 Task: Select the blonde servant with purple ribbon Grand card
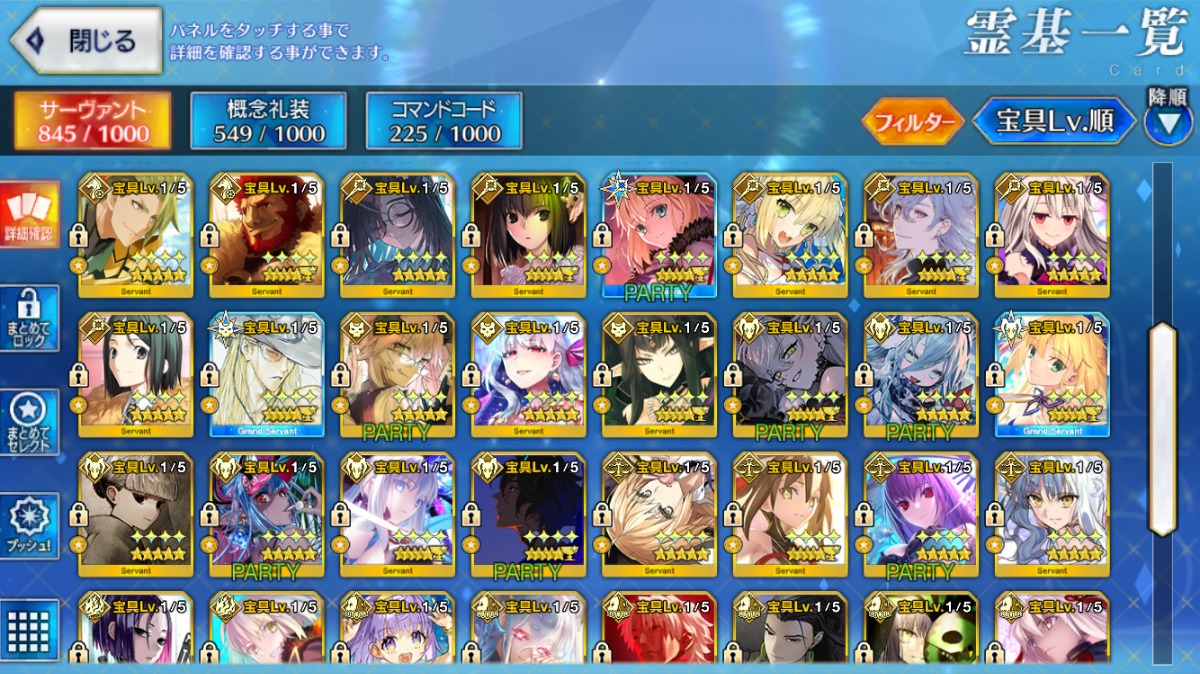(1052, 376)
